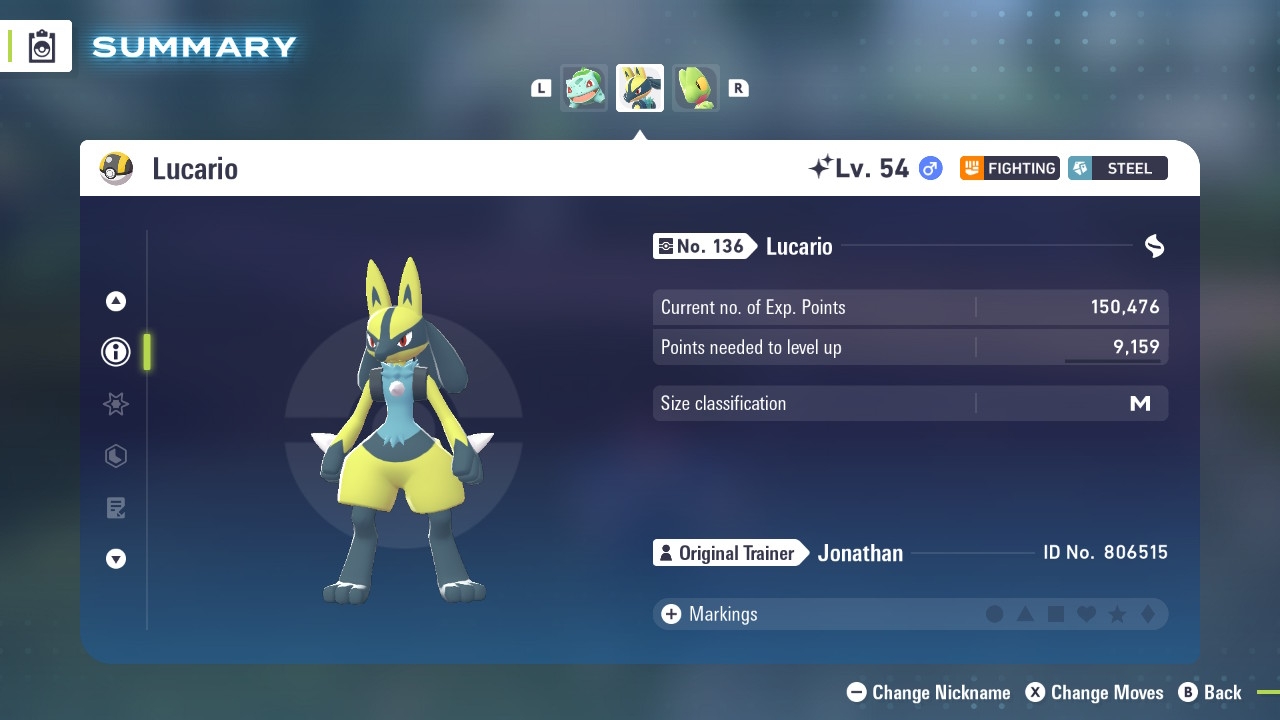
Task: Toggle the heart marking
Action: click(1086, 614)
